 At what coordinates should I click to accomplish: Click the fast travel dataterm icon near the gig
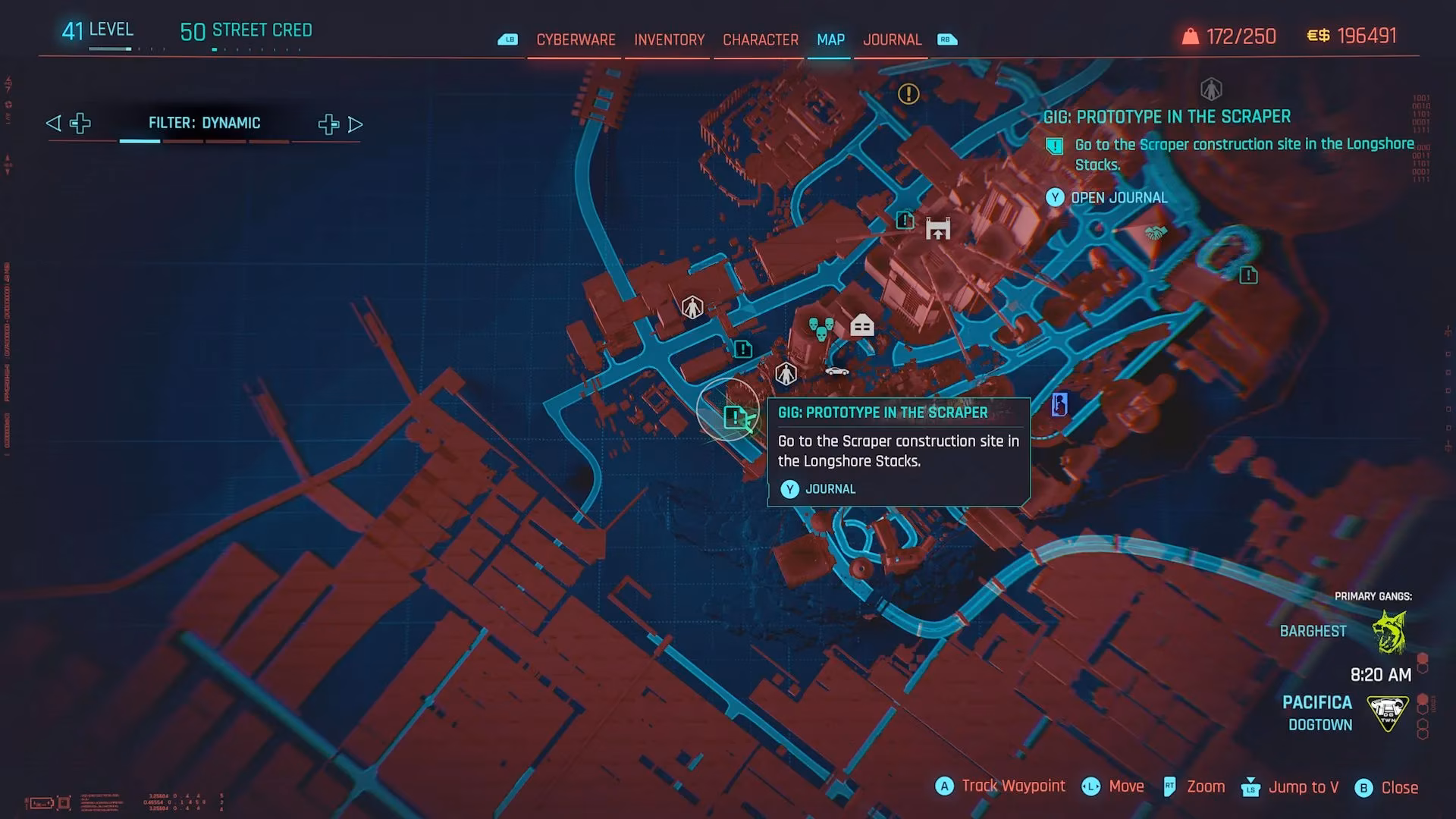(785, 373)
